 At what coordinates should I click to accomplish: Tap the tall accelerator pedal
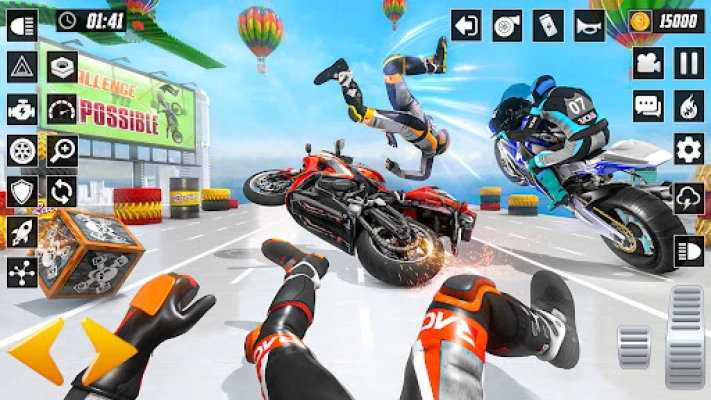pyautogui.click(x=685, y=336)
